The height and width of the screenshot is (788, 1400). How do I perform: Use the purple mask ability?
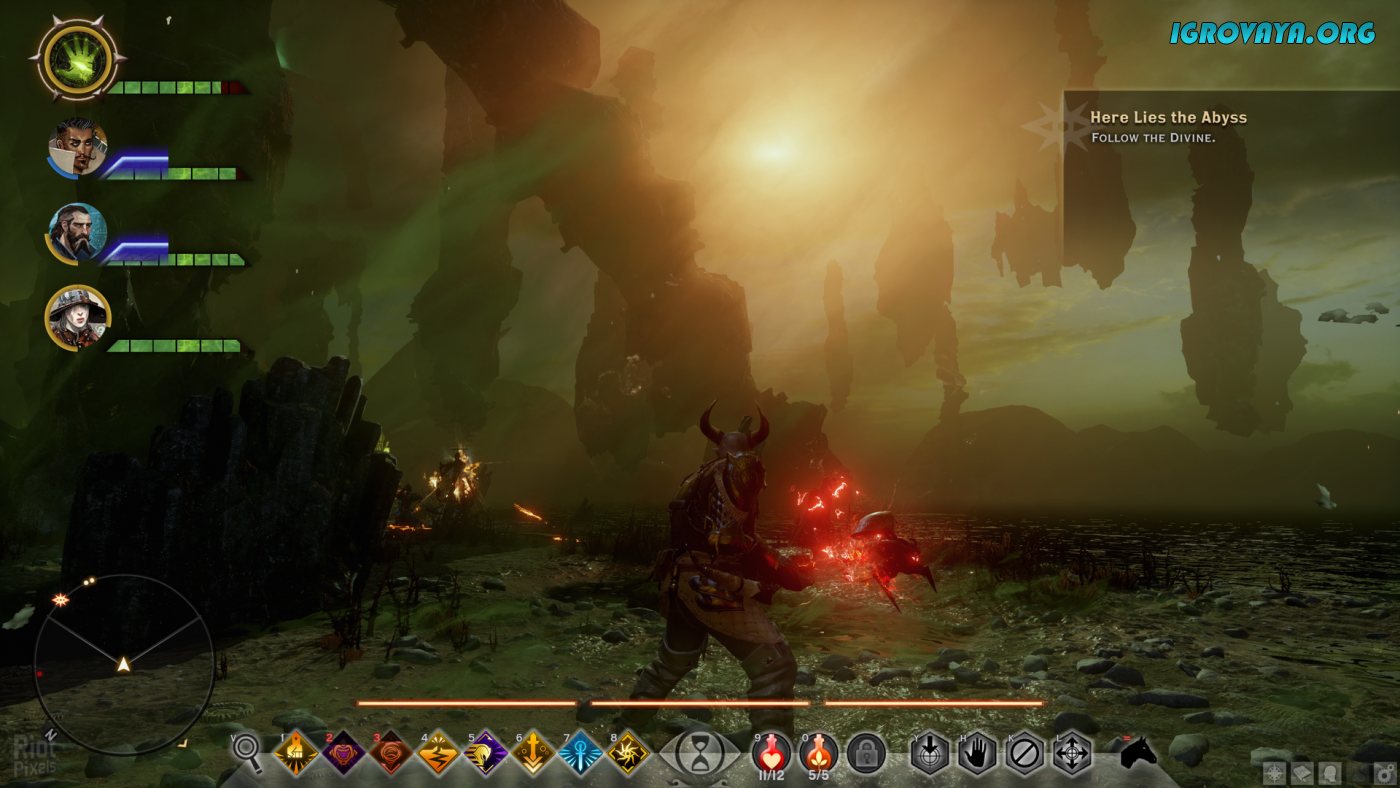coord(343,753)
